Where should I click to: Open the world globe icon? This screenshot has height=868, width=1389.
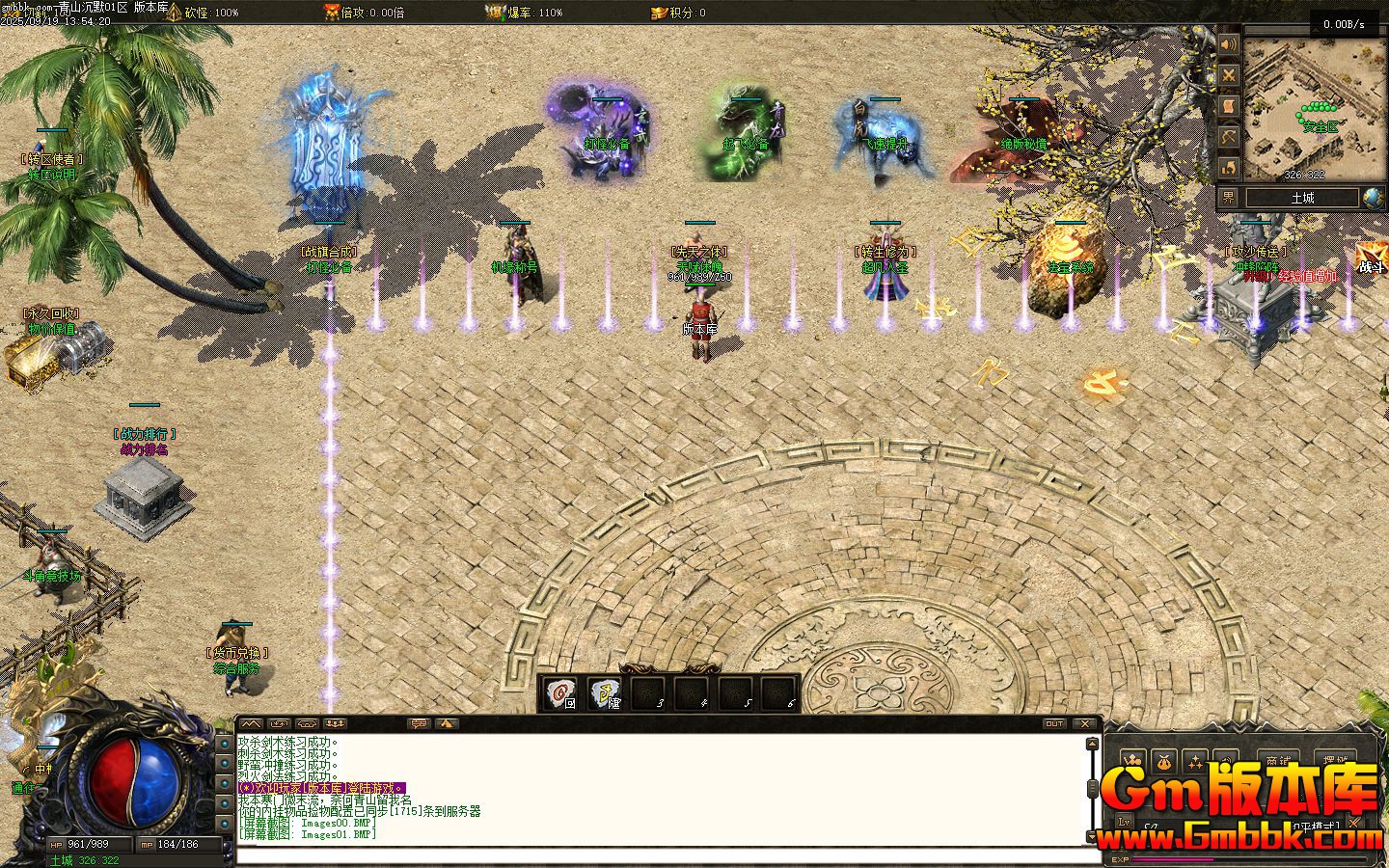click(x=1374, y=198)
